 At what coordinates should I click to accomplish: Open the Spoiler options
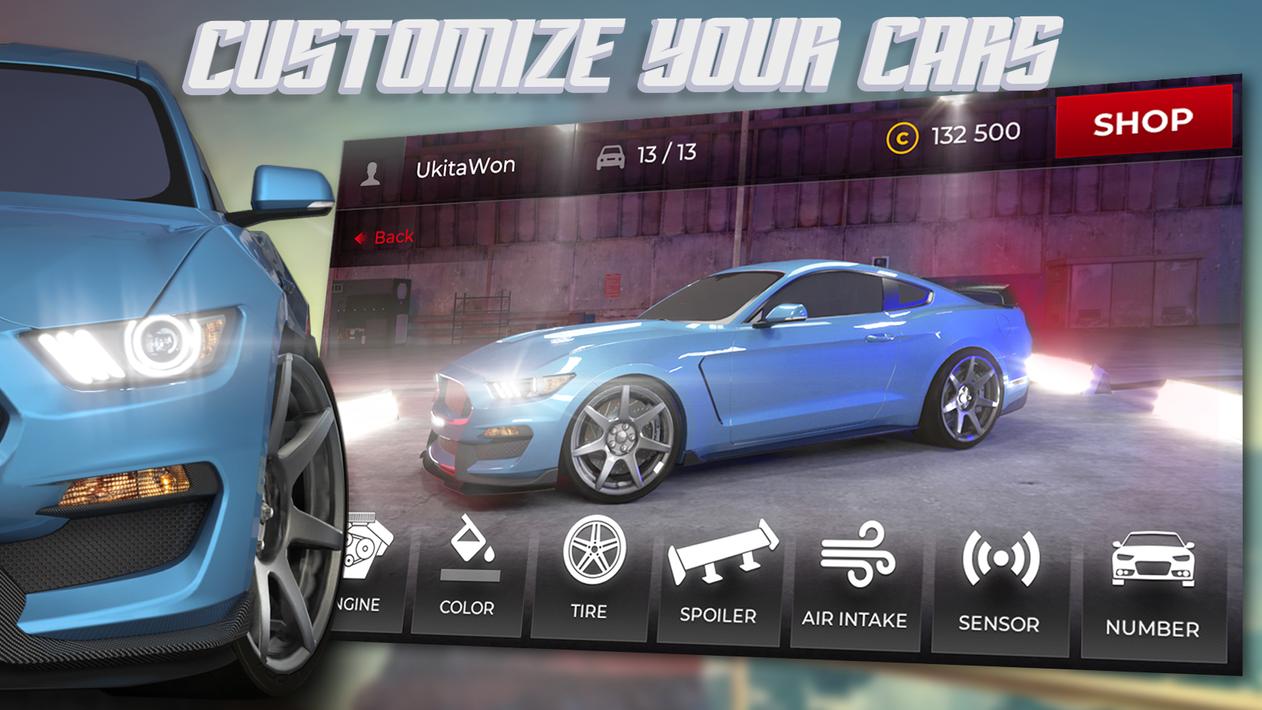720,578
